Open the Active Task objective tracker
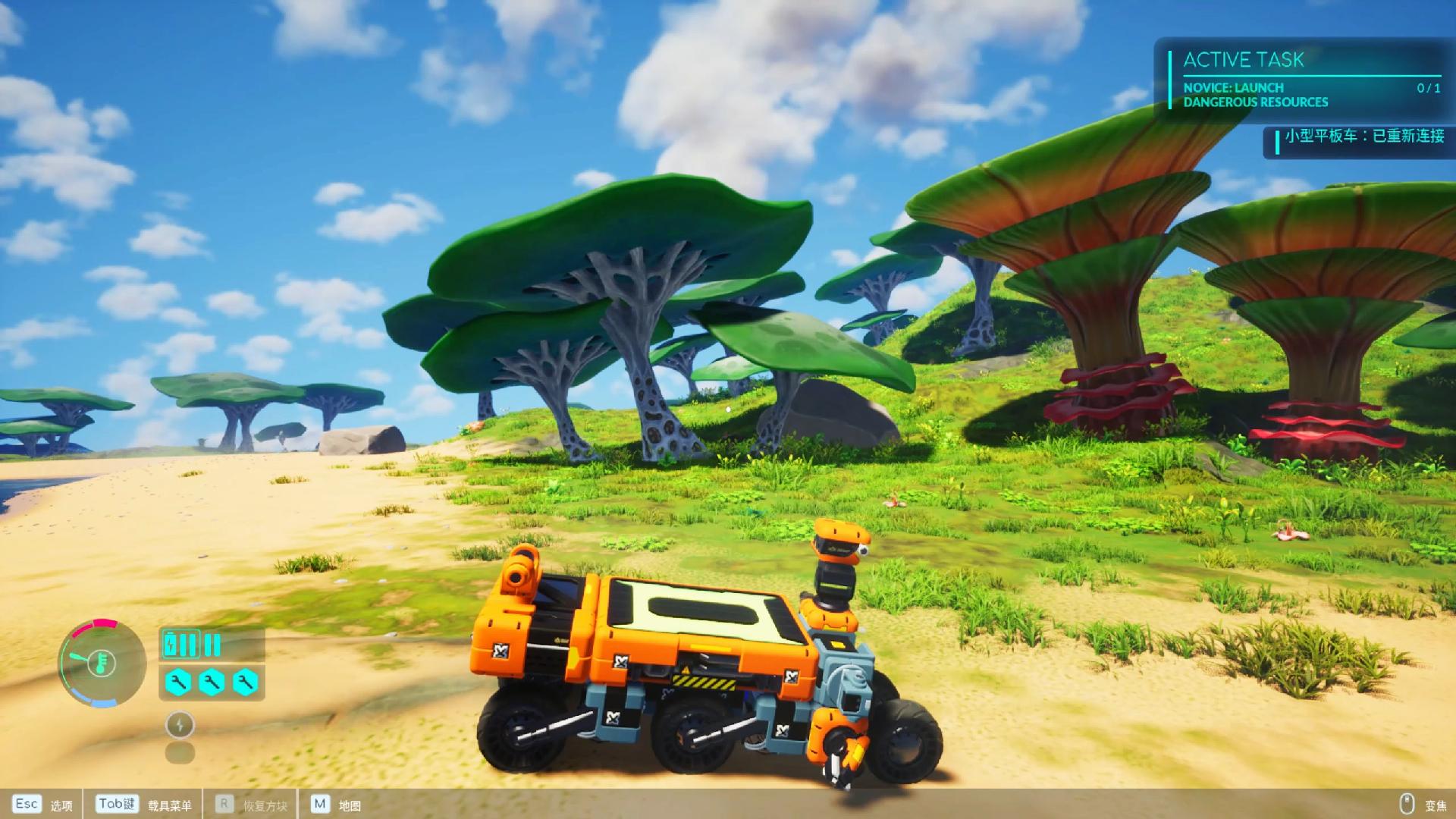Screen dimensions: 1456x819 pos(1303,80)
